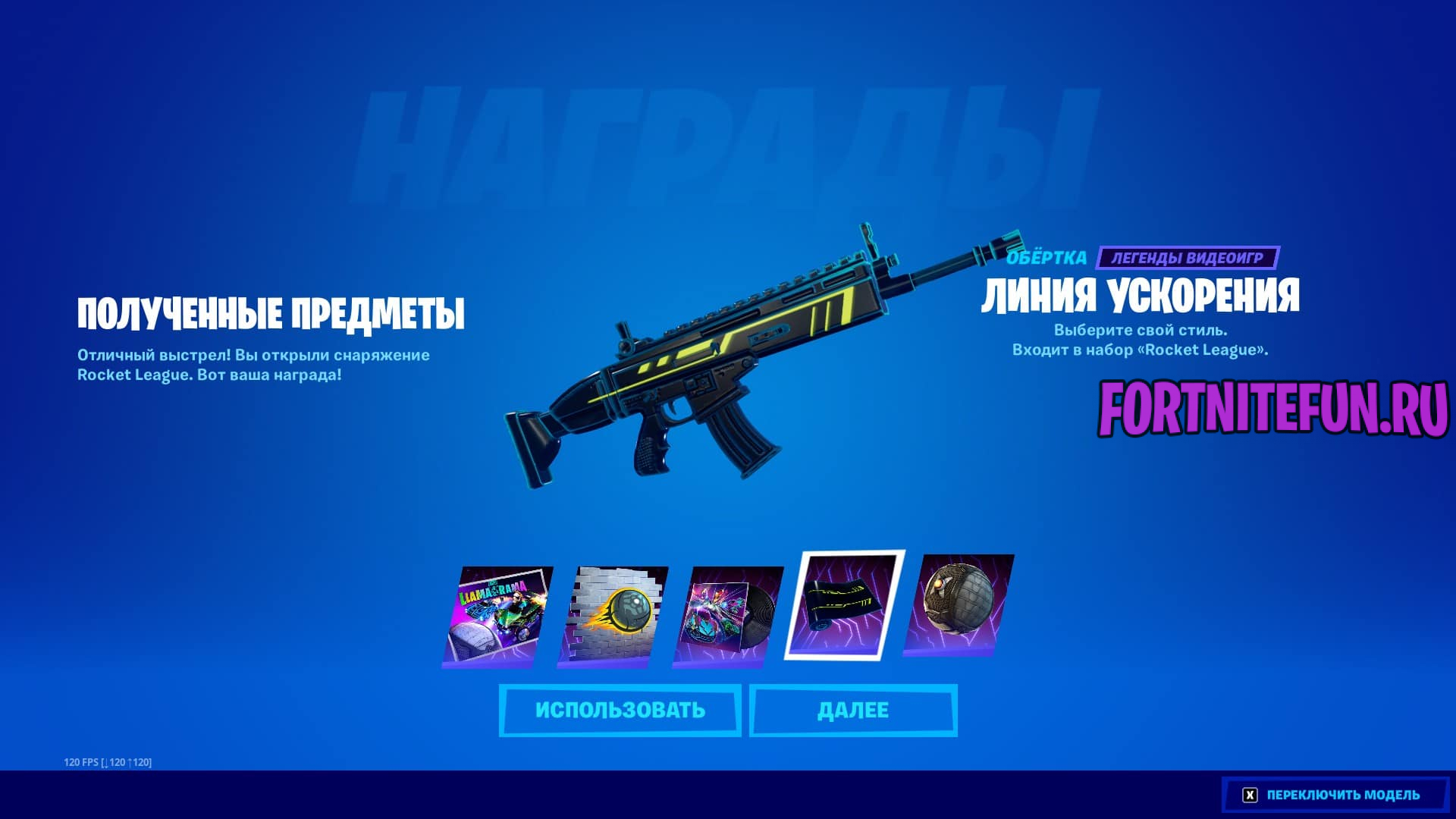This screenshot has height=819, width=1456.
Task: Choose the flaming ball spray reward
Action: pos(613,616)
